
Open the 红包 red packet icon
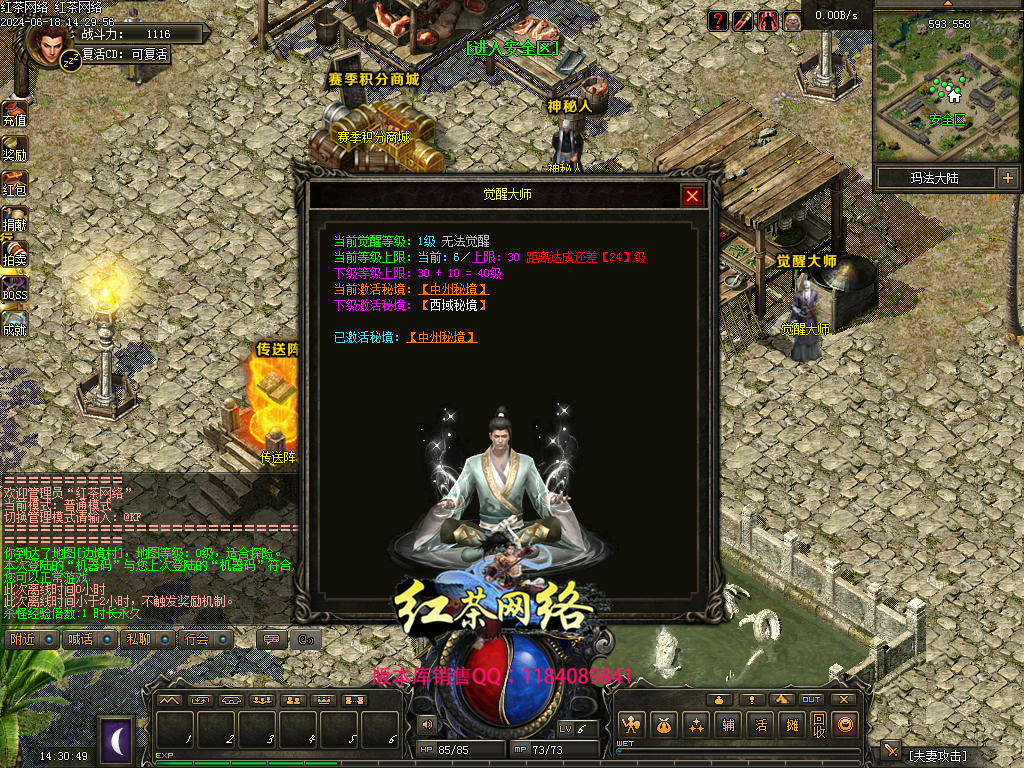(14, 182)
